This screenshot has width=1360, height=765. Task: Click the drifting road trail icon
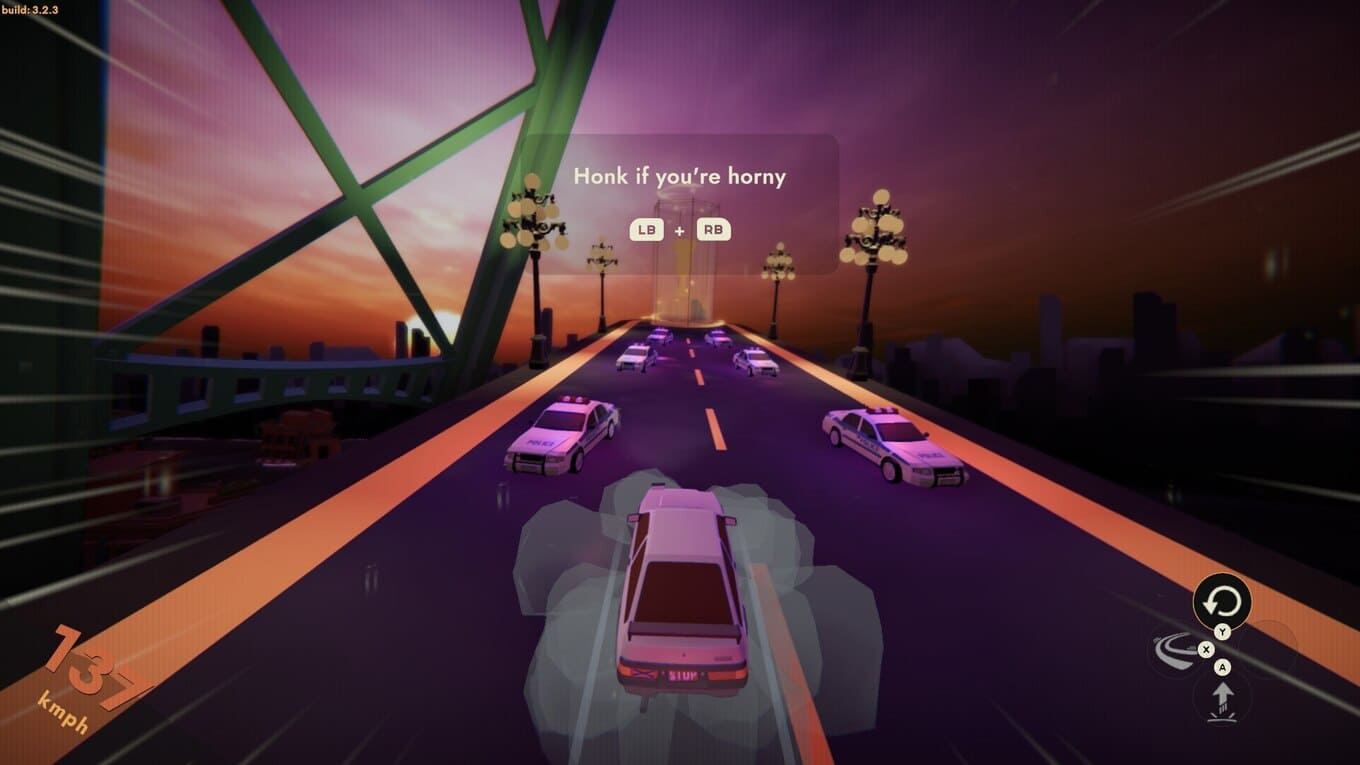1176,652
